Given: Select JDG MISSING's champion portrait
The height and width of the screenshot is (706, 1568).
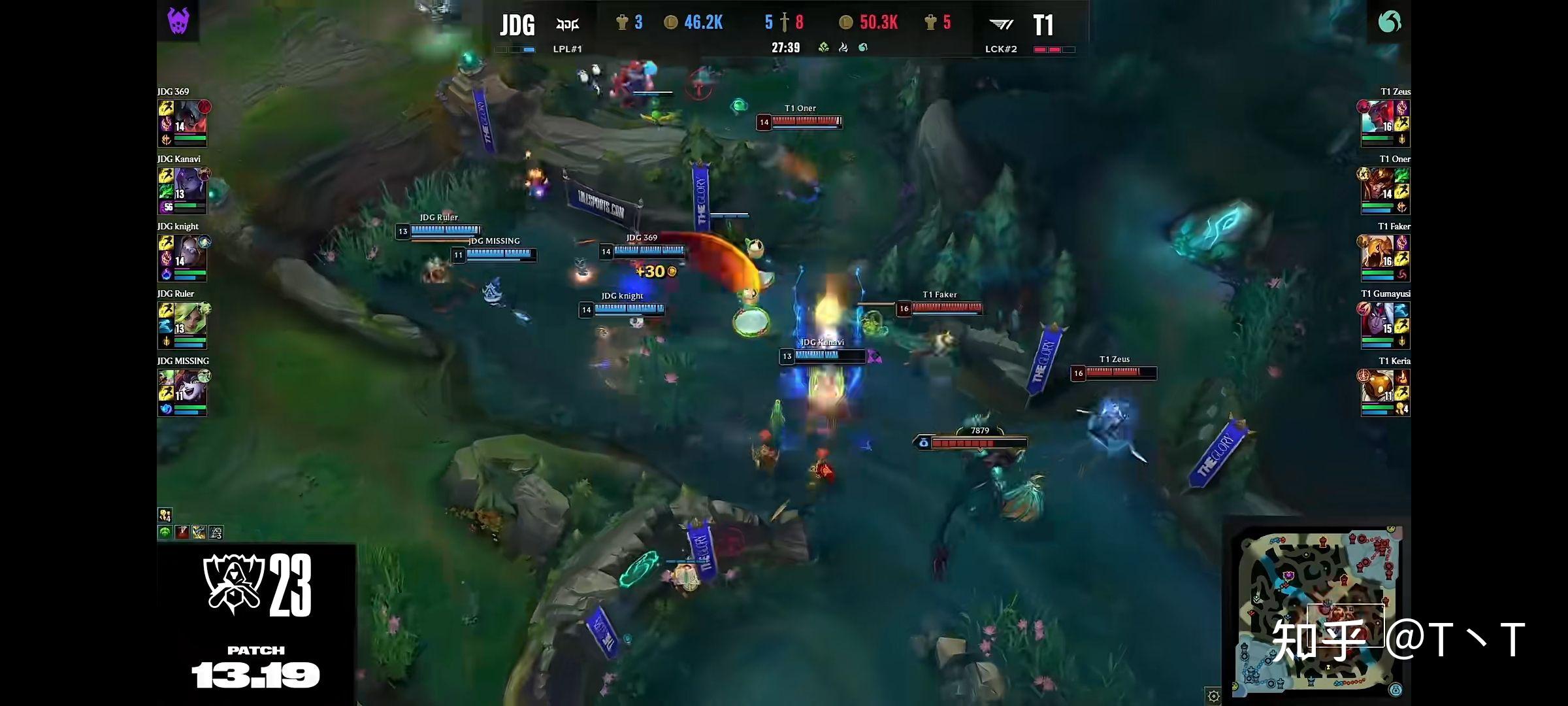Looking at the screenshot, I should [x=189, y=387].
